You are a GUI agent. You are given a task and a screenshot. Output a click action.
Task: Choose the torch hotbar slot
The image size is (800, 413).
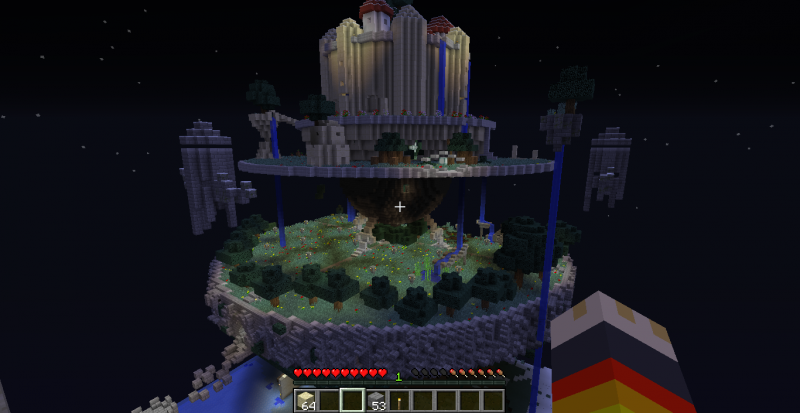401,402
